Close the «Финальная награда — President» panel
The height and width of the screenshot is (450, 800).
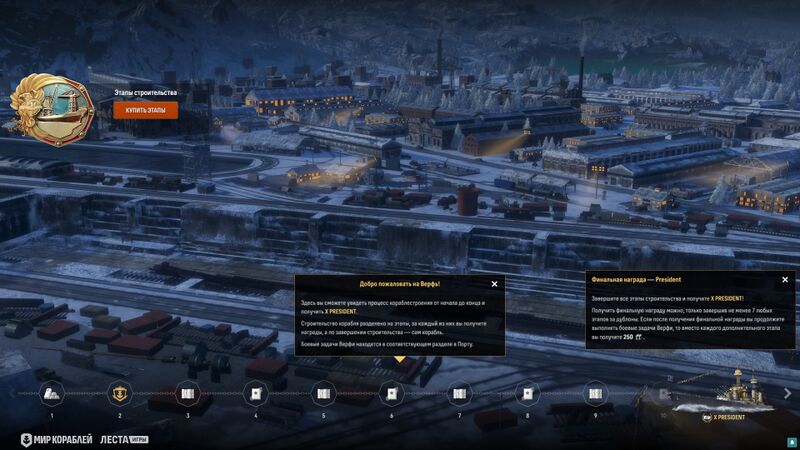785,280
